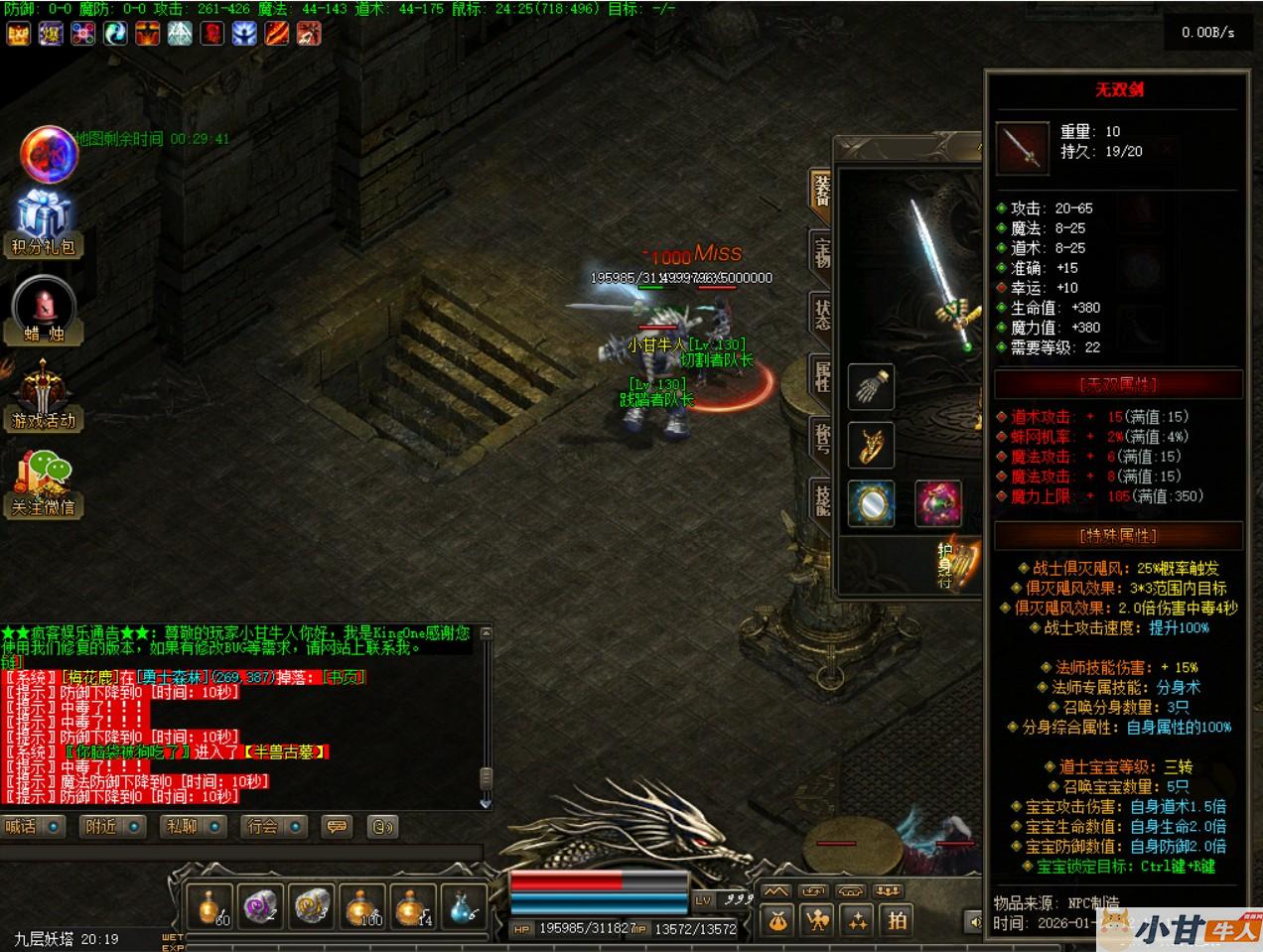Select the golden dragon ring slot
1263x952 pixels.
point(871,445)
